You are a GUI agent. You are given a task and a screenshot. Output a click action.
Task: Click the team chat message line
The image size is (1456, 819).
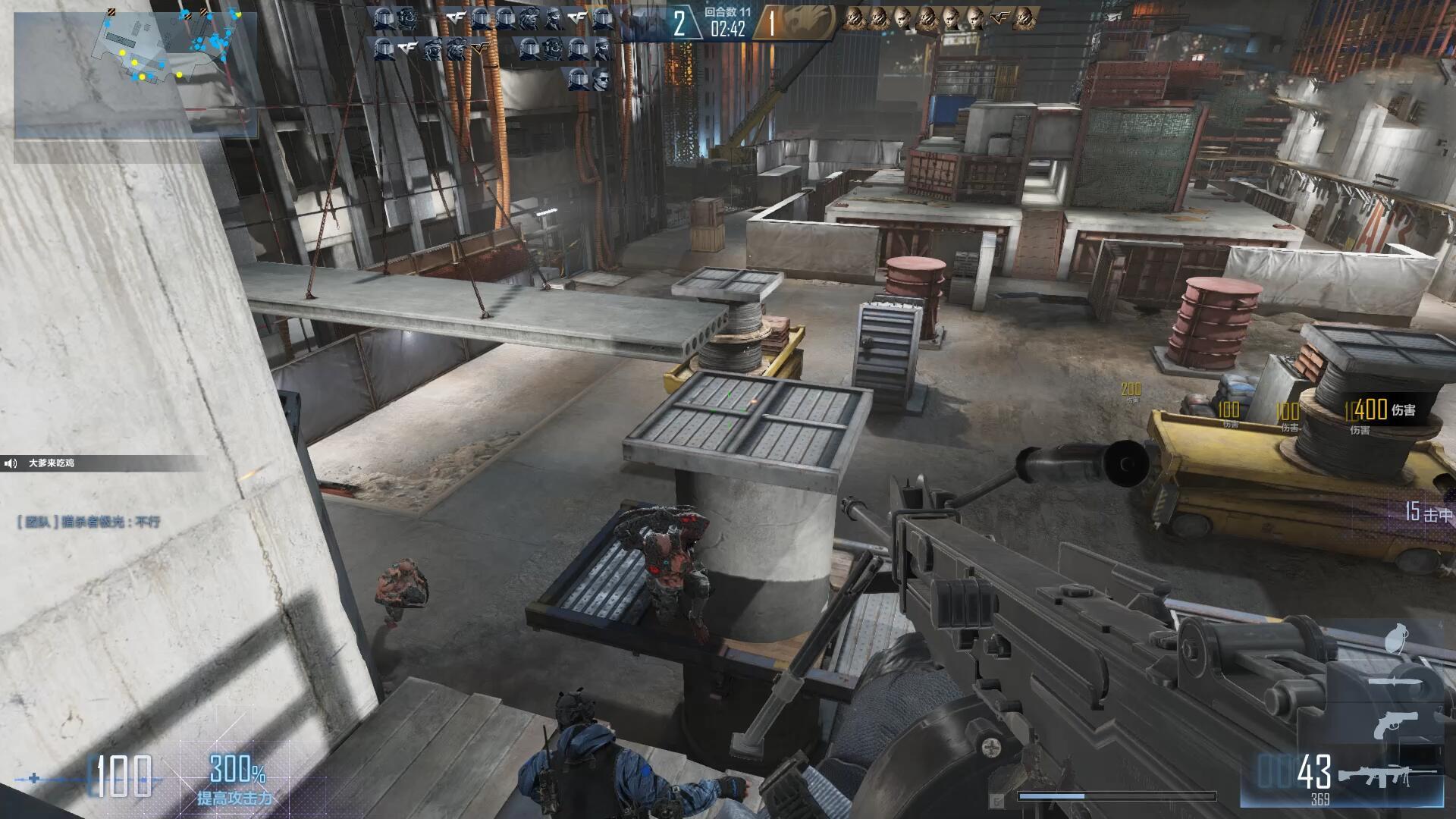click(89, 522)
